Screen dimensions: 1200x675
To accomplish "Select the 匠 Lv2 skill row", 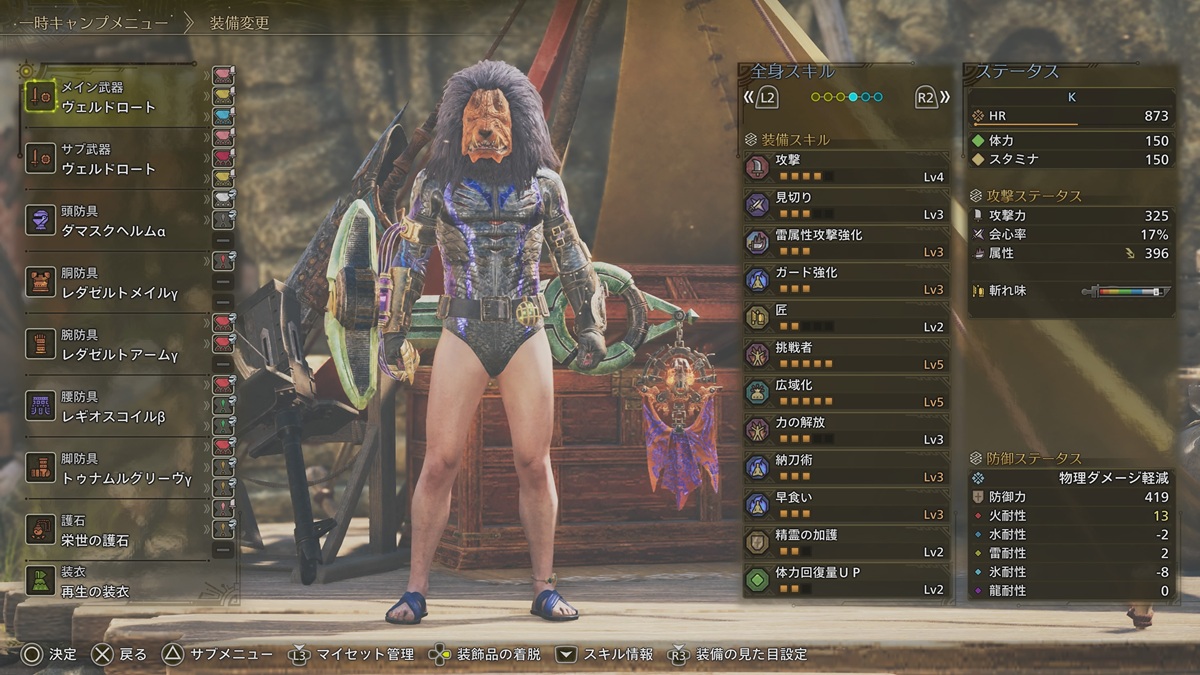I will tap(845, 318).
